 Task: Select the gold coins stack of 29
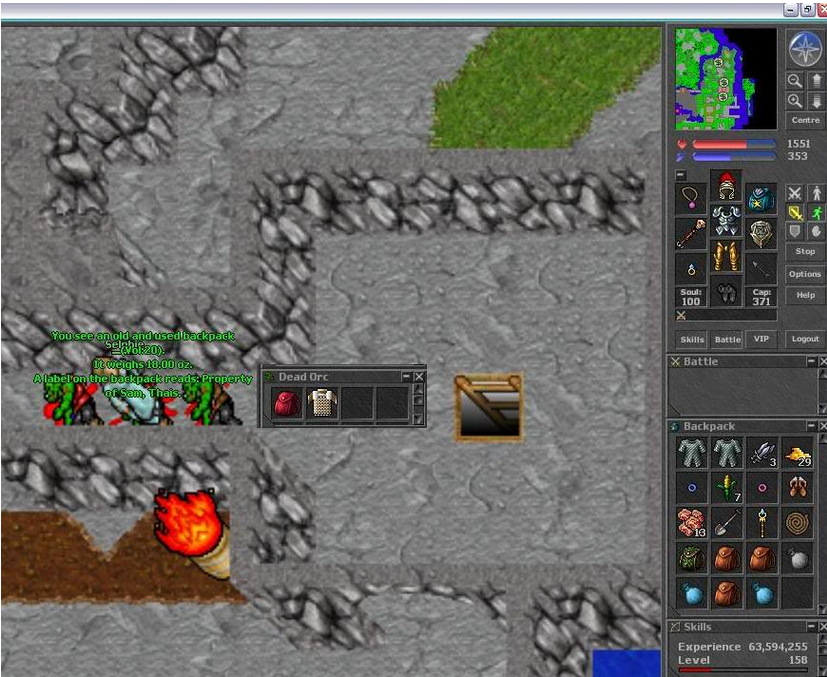(x=797, y=454)
